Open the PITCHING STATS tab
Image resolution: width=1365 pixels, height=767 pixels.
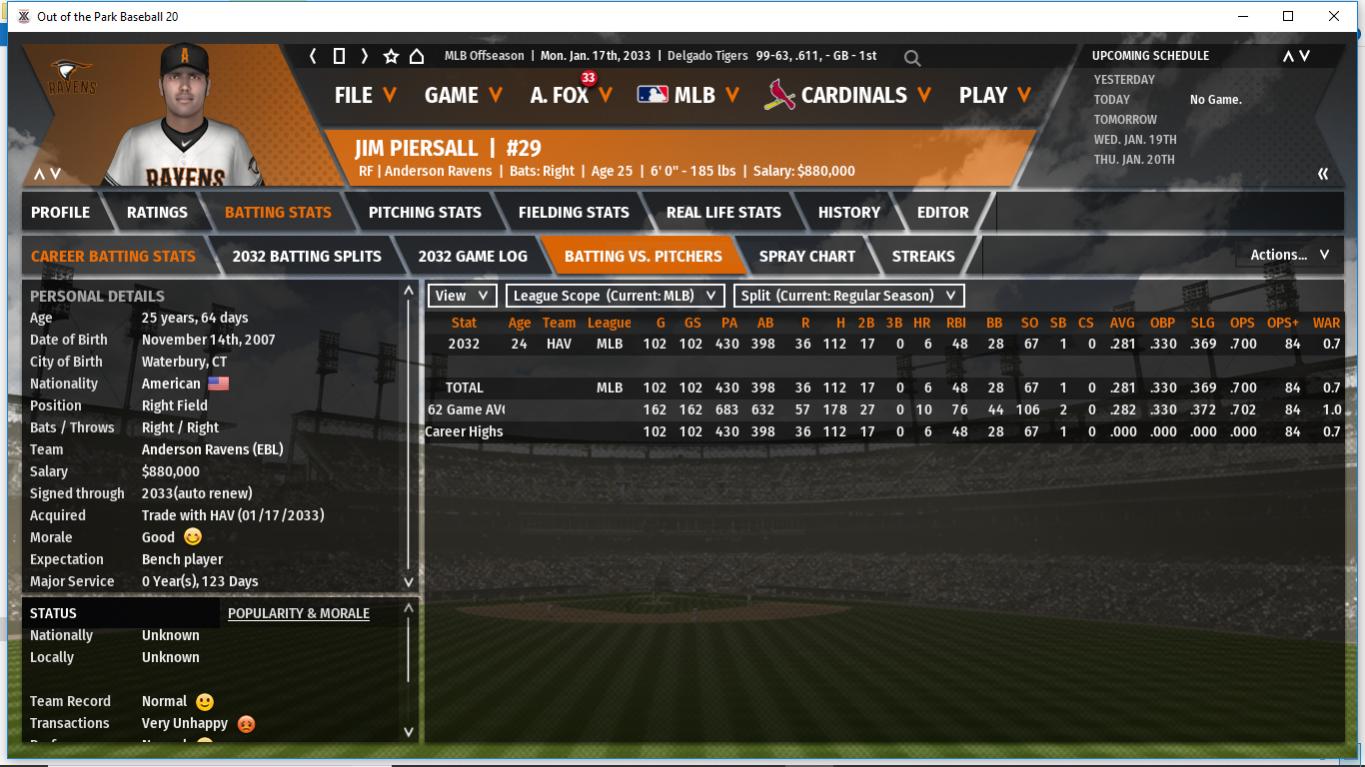424,212
